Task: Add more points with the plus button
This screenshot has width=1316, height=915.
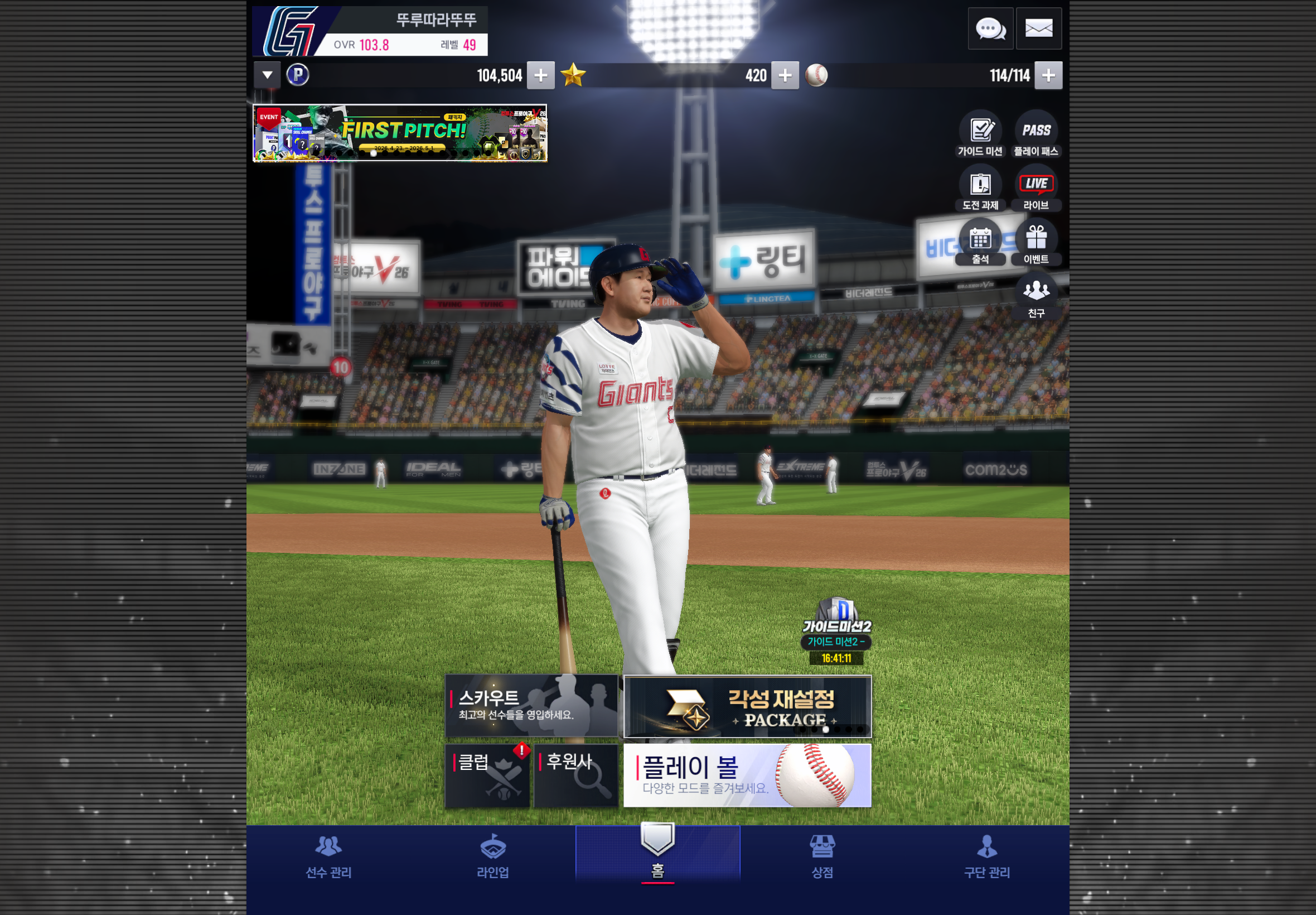Action: pyautogui.click(x=540, y=76)
